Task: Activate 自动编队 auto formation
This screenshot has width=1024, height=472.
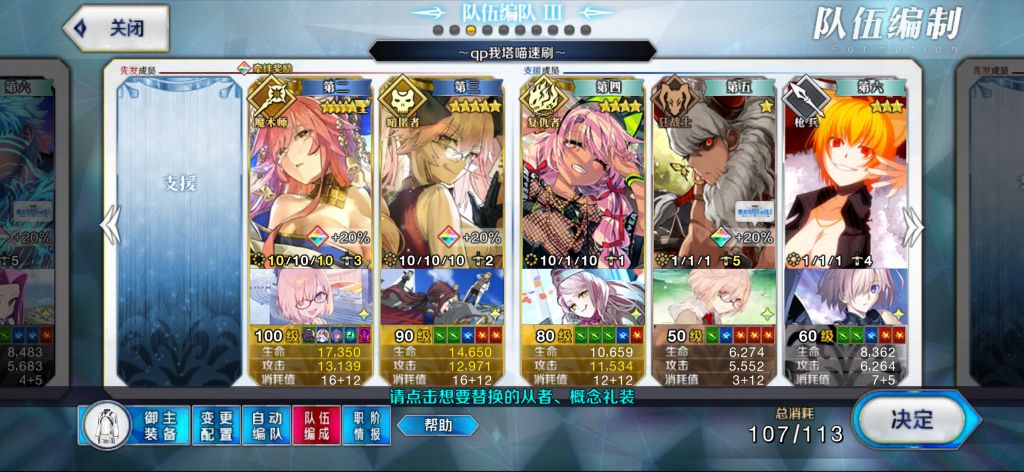Action: [267, 425]
